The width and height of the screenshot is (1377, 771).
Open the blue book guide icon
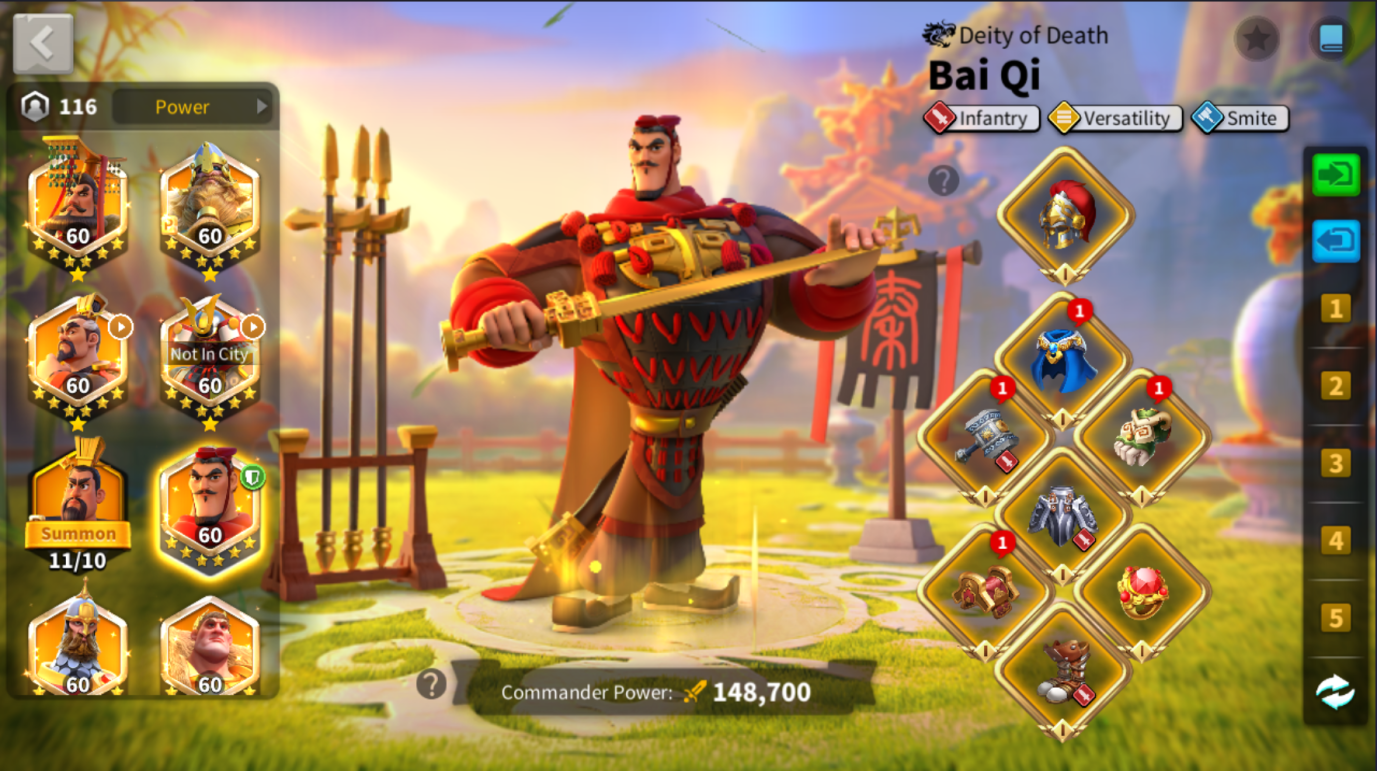pos(1331,39)
